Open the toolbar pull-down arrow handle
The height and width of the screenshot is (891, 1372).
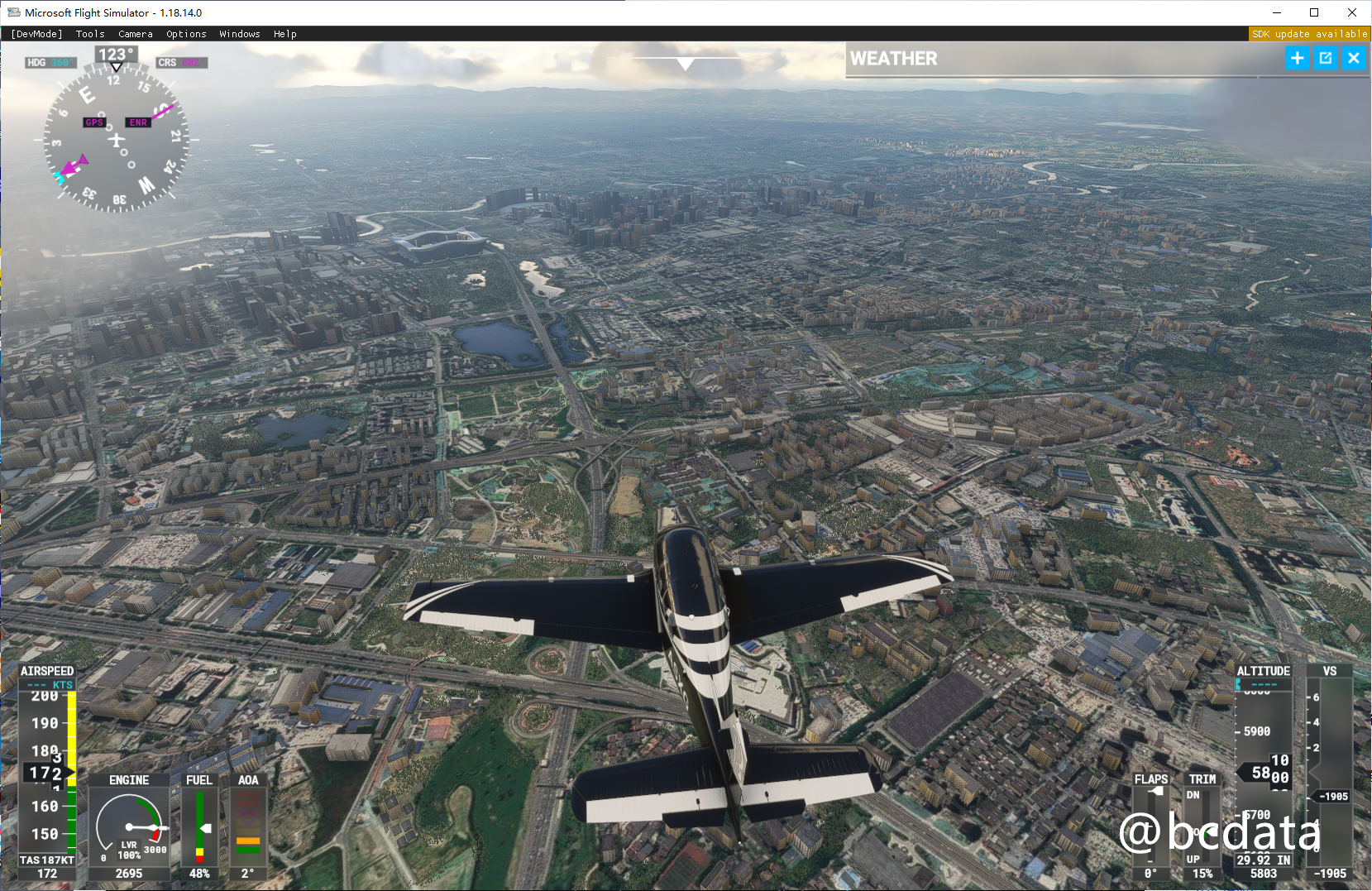(x=685, y=63)
